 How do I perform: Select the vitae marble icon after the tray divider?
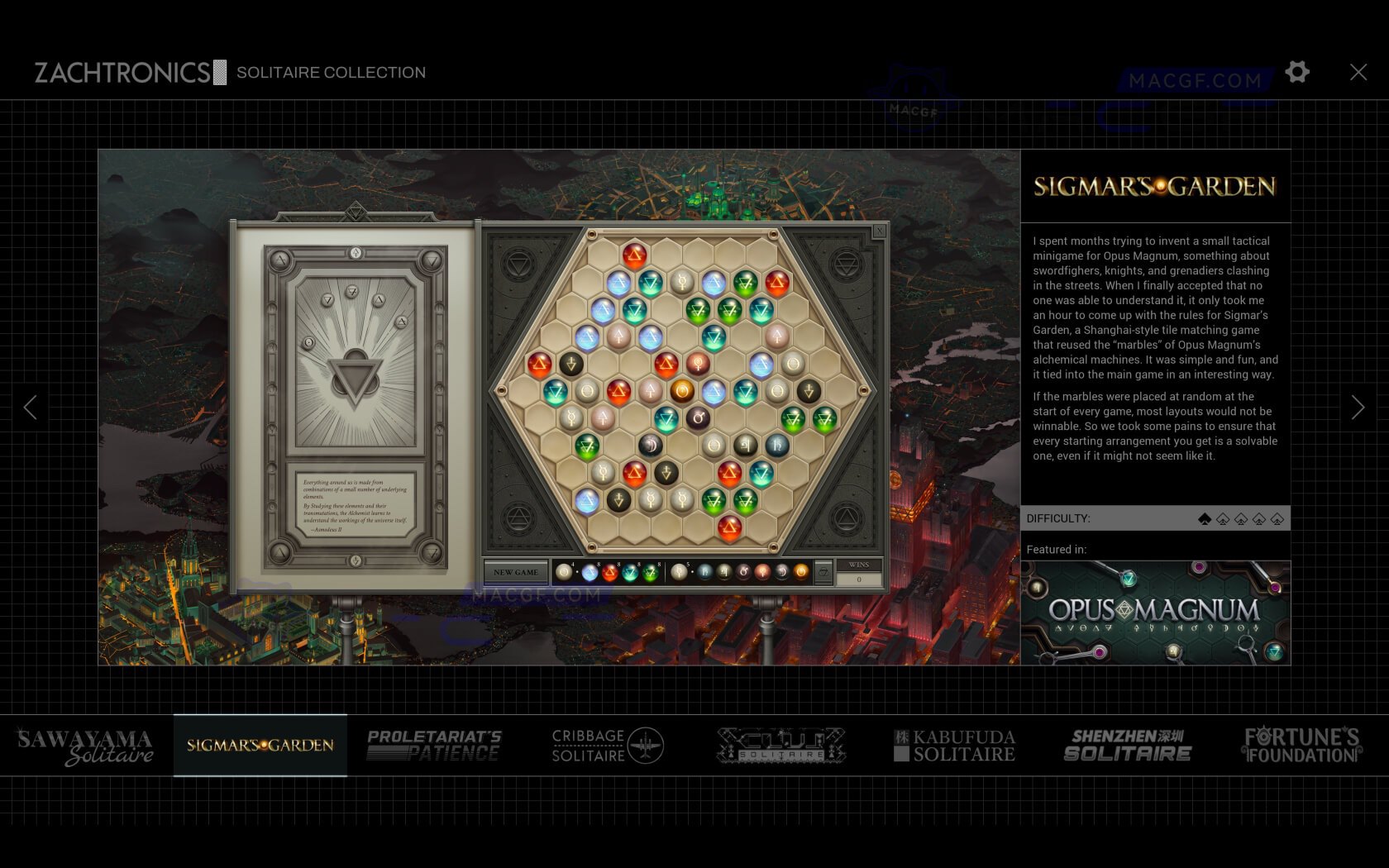(x=762, y=572)
